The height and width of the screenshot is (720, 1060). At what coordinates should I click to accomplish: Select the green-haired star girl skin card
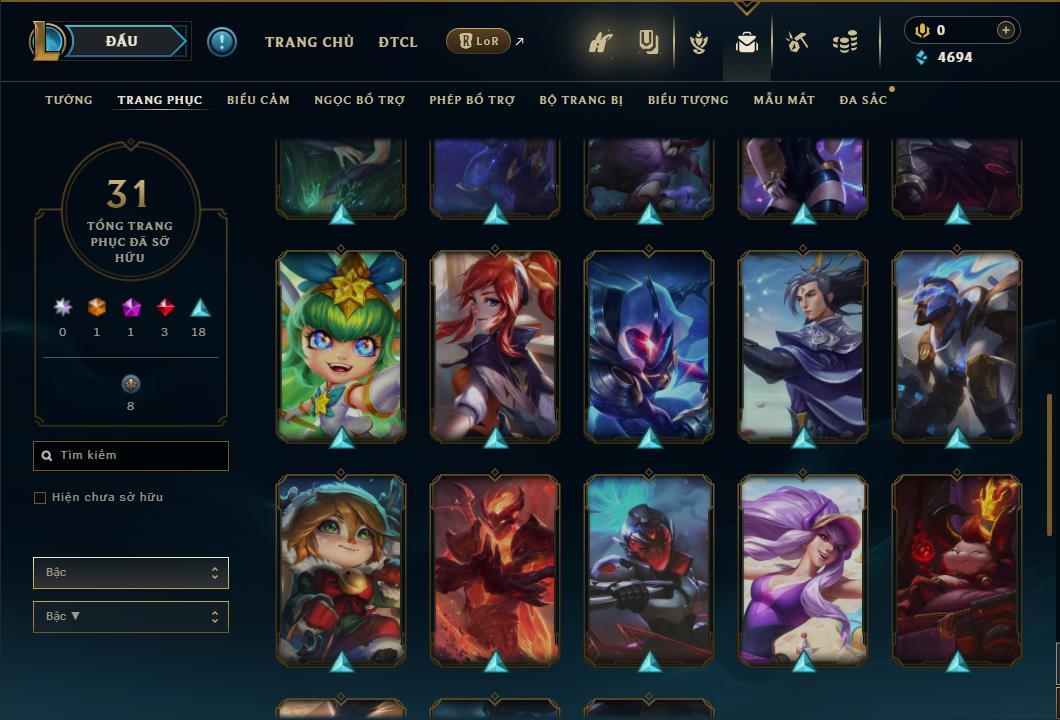click(x=341, y=345)
